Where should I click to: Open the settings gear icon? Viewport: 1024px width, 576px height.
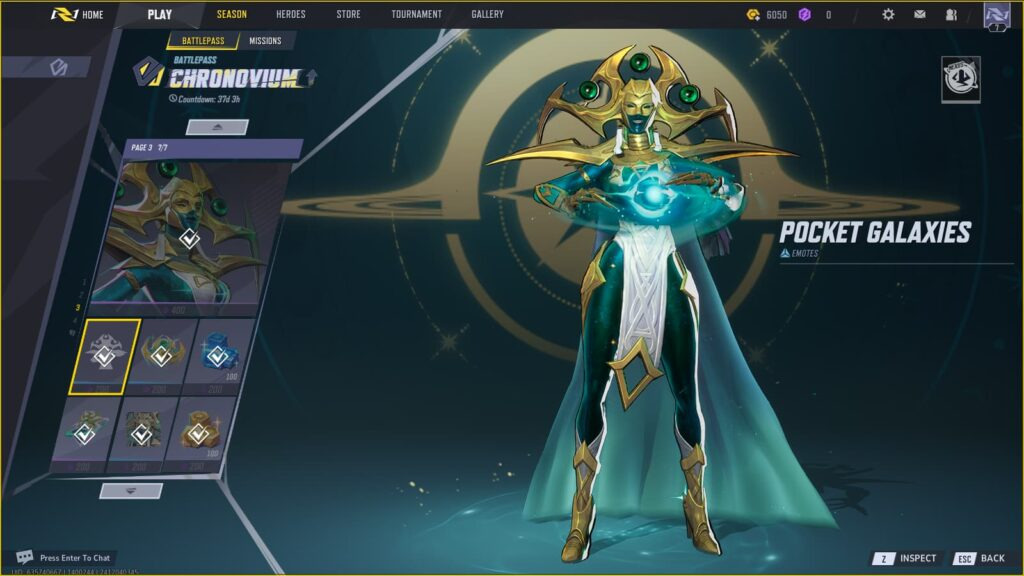(x=888, y=15)
